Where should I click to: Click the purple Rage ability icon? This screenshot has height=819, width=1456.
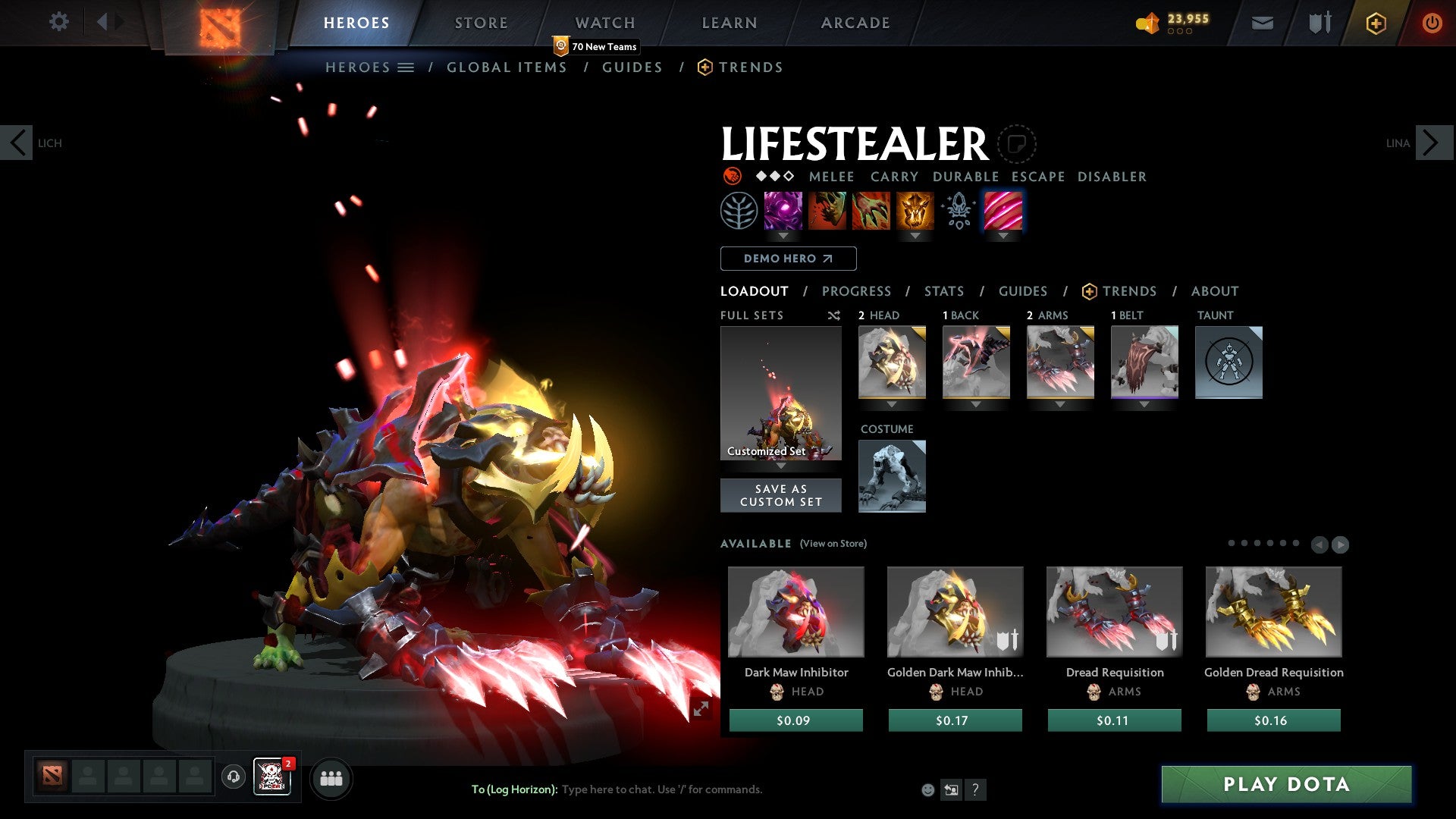[782, 212]
